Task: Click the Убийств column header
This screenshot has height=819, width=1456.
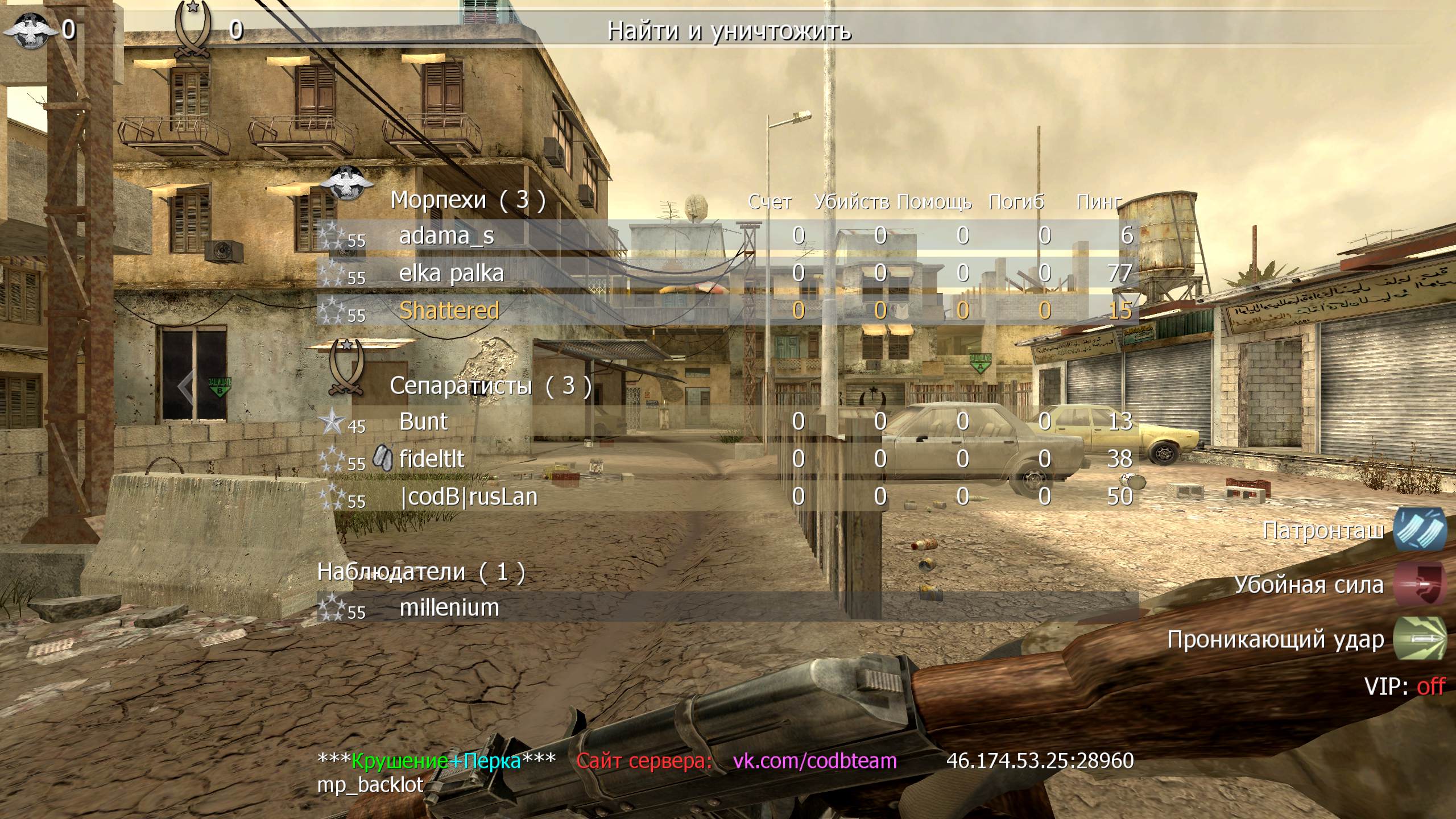Action: pyautogui.click(x=851, y=202)
